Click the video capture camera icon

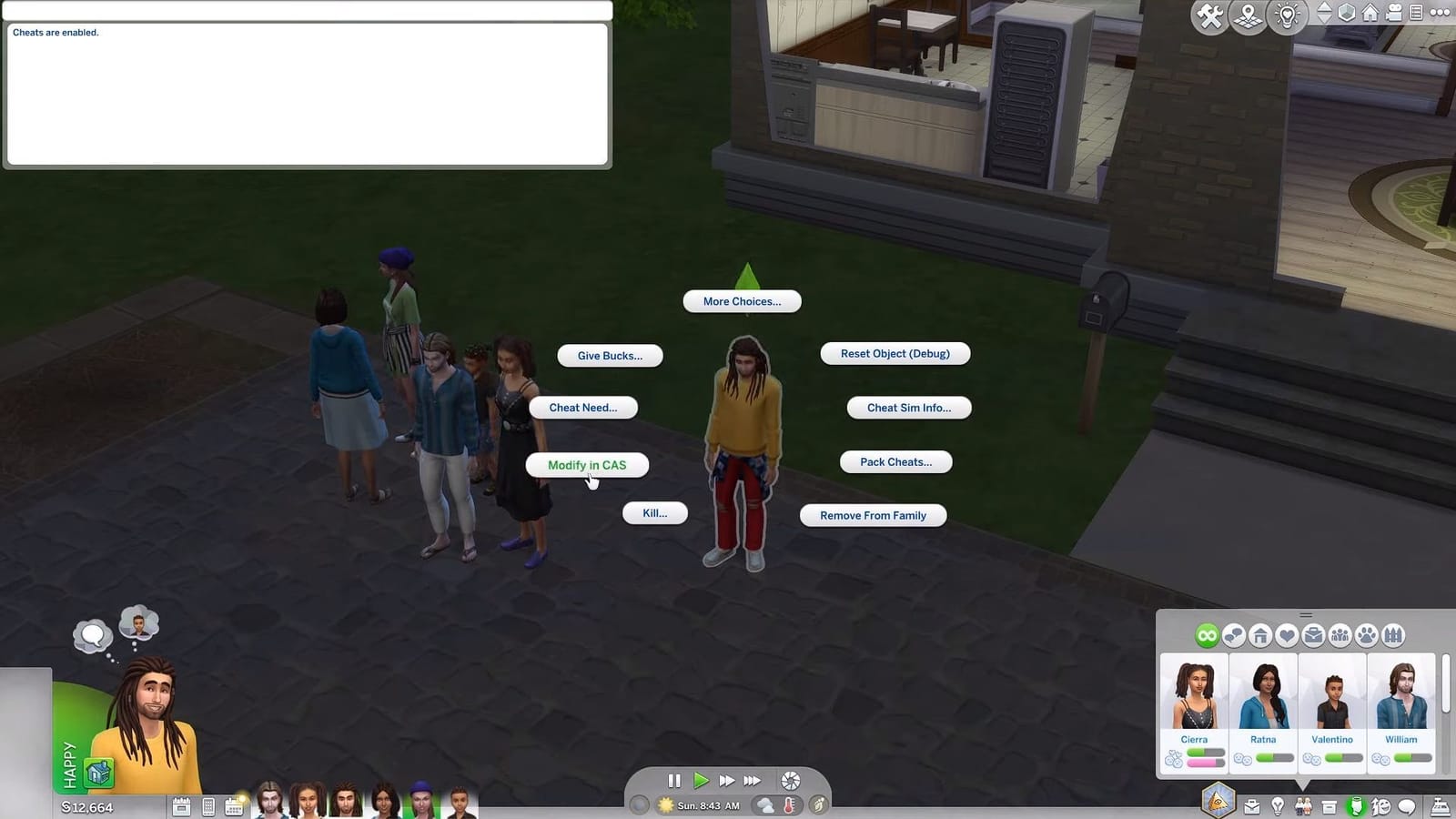coord(1393,13)
